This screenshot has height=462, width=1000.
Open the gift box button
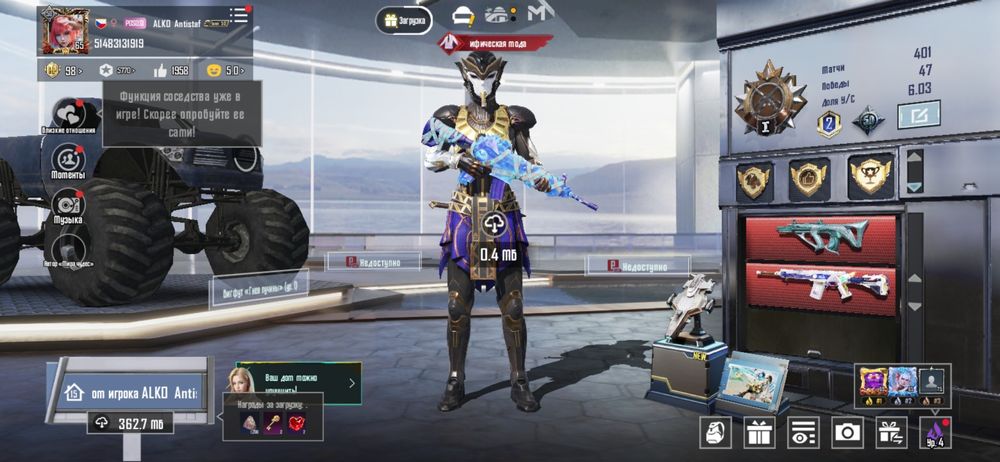[x=759, y=432]
